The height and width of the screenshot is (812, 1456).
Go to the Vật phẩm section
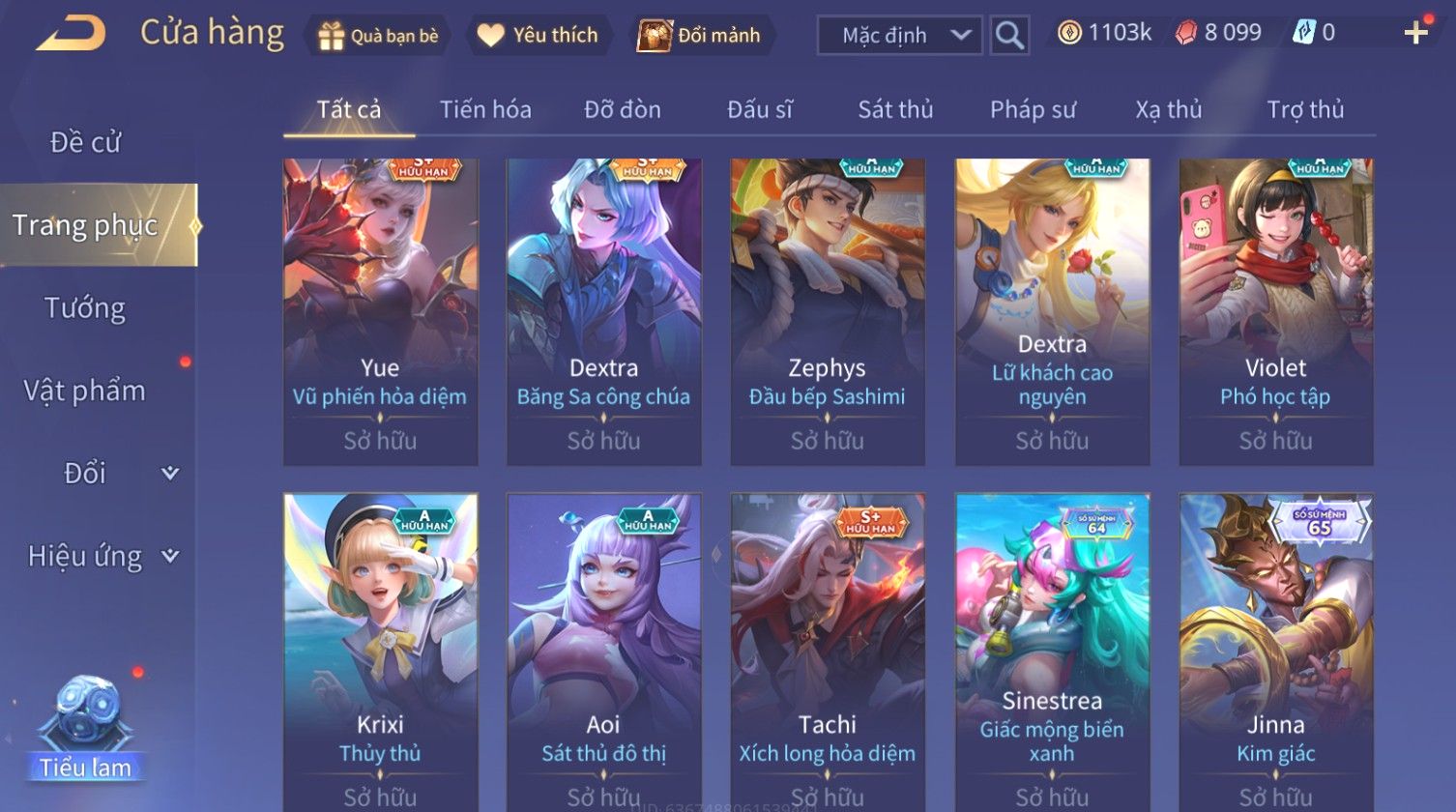coord(85,391)
